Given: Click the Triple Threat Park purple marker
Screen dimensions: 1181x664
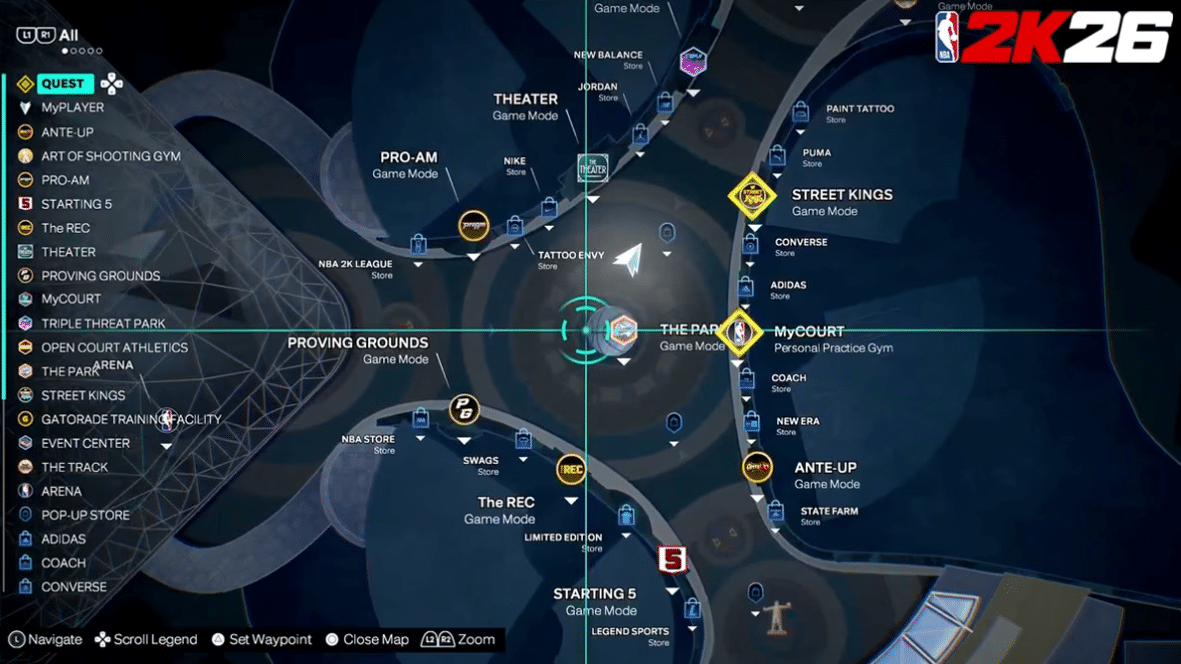Looking at the screenshot, I should (693, 63).
